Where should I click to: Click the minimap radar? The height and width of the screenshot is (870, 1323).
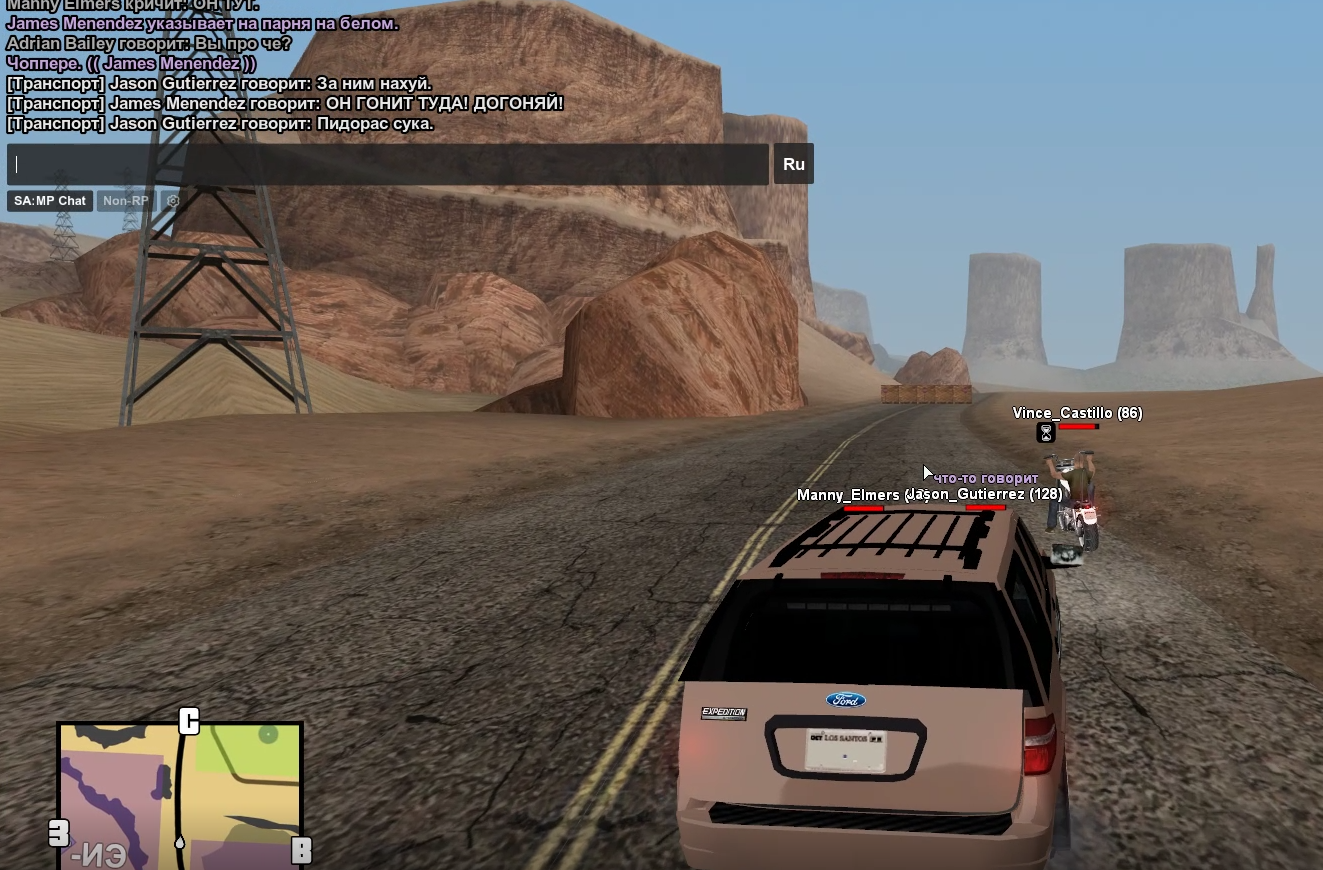coord(180,795)
